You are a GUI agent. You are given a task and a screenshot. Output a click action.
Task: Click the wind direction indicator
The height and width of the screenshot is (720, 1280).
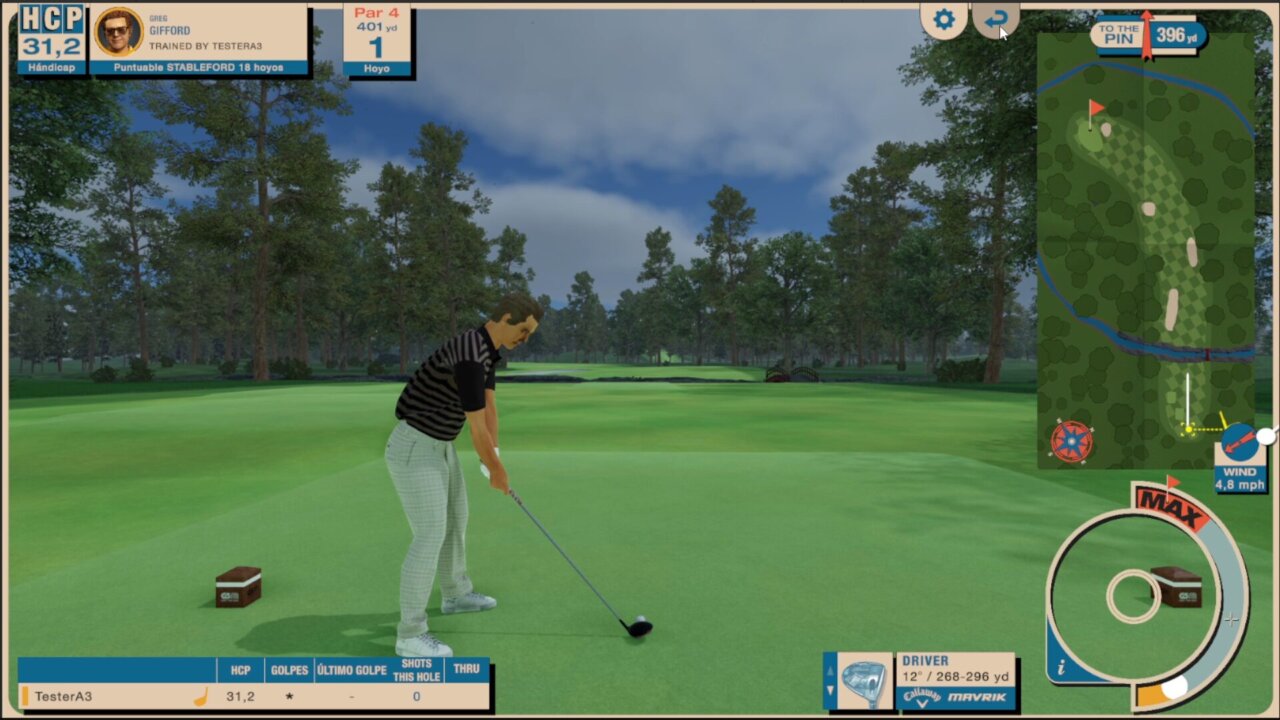click(1238, 441)
